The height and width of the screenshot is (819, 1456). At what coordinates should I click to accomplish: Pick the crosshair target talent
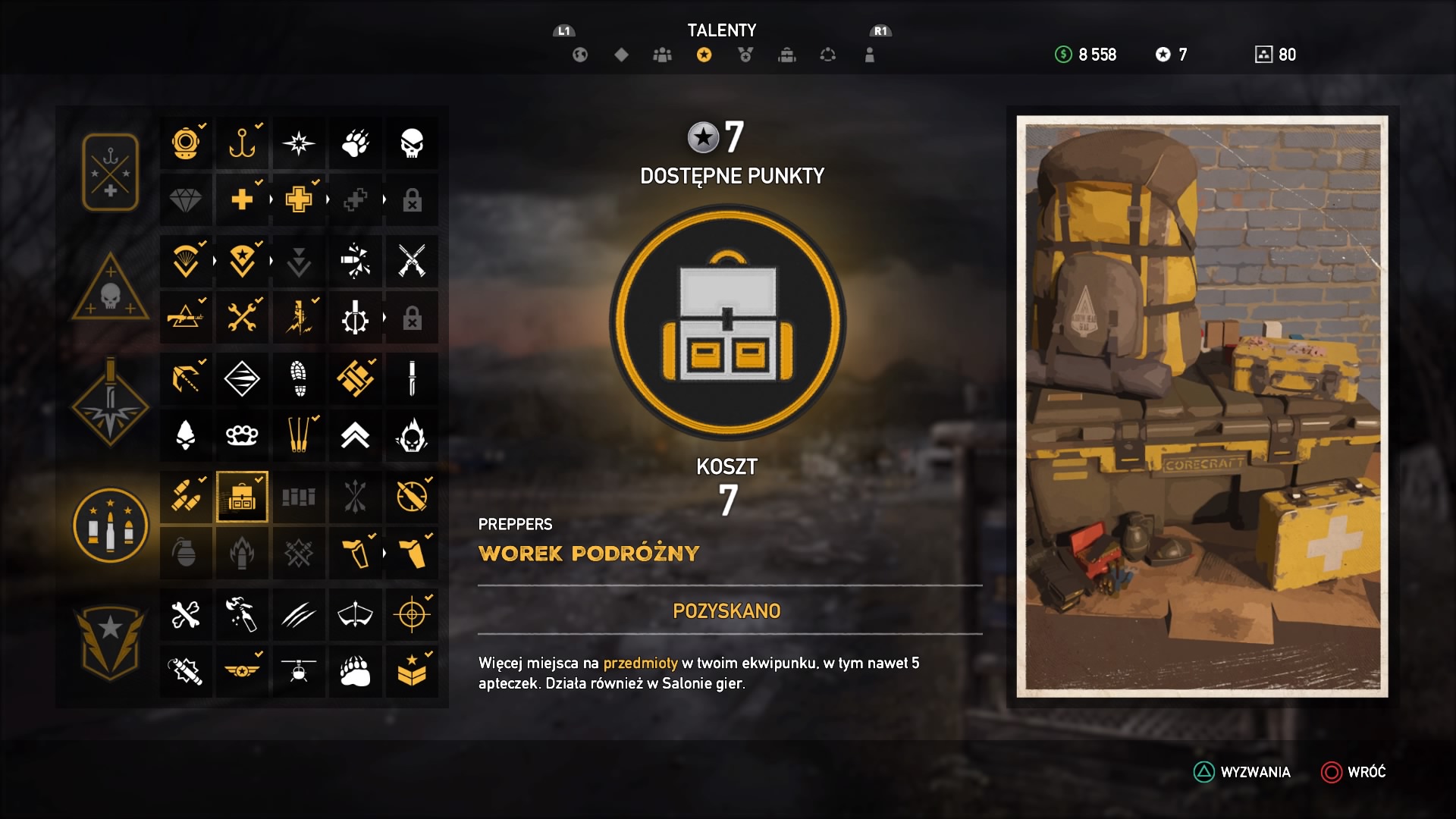pyautogui.click(x=412, y=614)
